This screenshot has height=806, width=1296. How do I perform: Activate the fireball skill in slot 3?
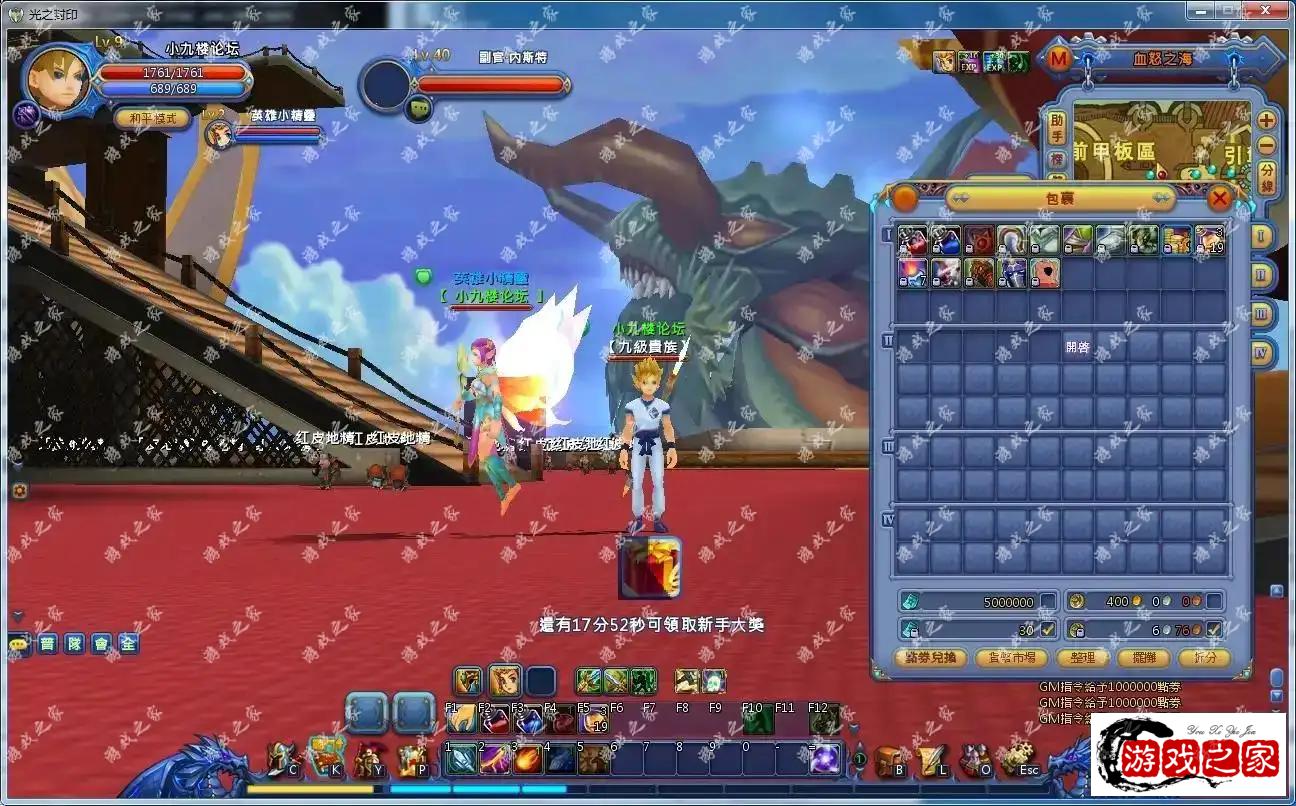point(528,759)
